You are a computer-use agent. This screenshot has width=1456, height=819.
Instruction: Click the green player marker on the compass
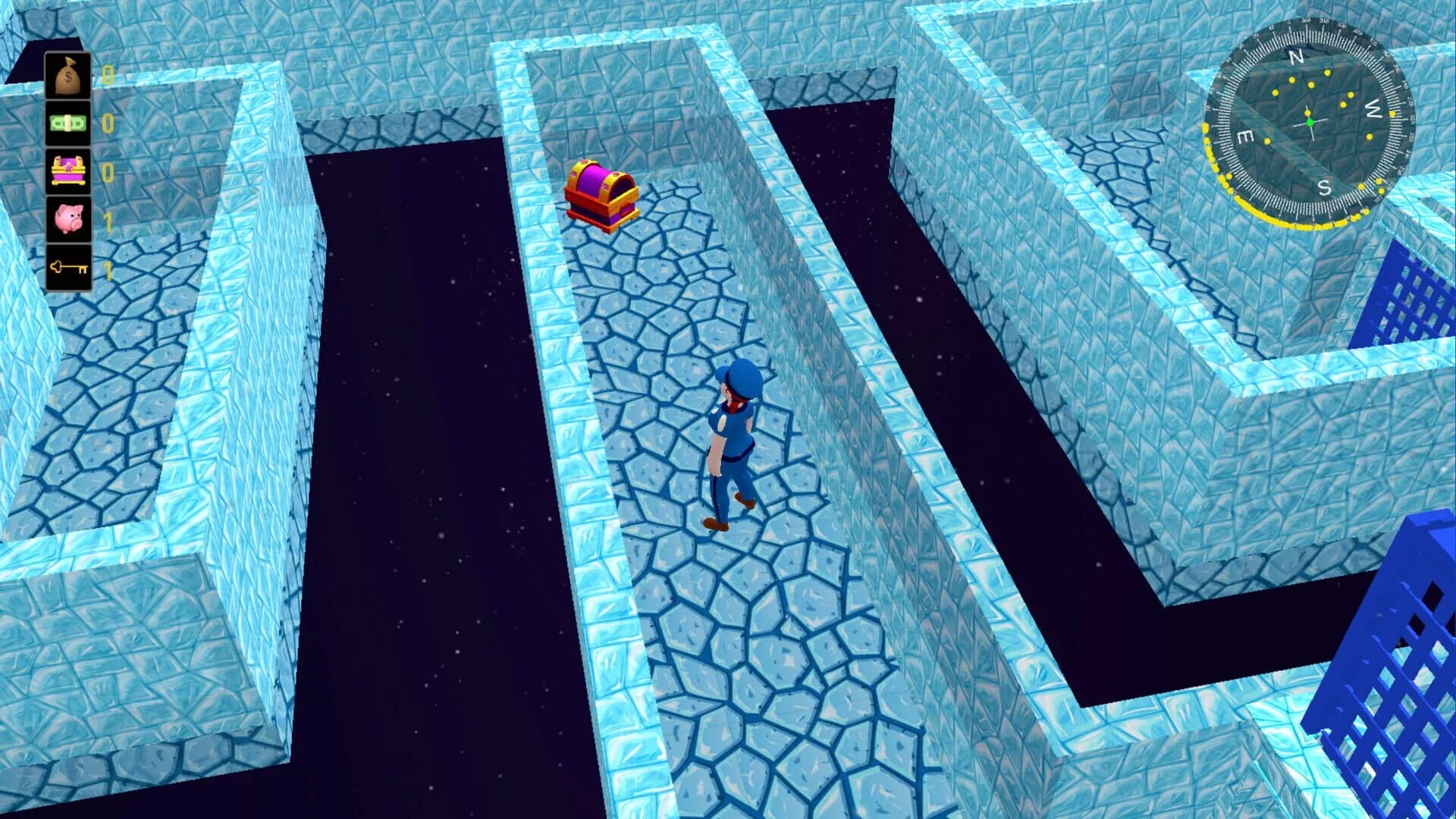pos(1310,122)
